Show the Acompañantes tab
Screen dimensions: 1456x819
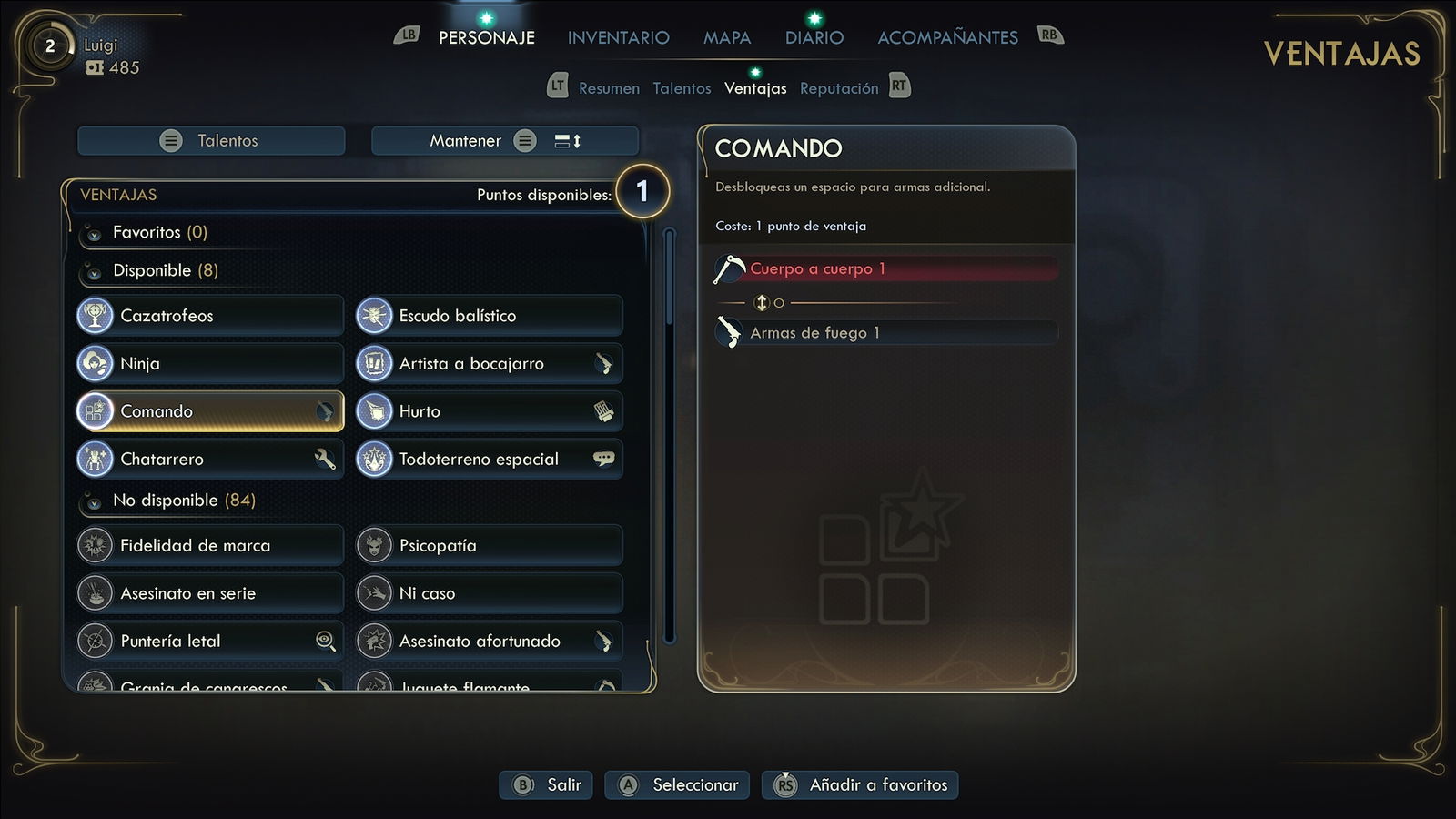947,37
